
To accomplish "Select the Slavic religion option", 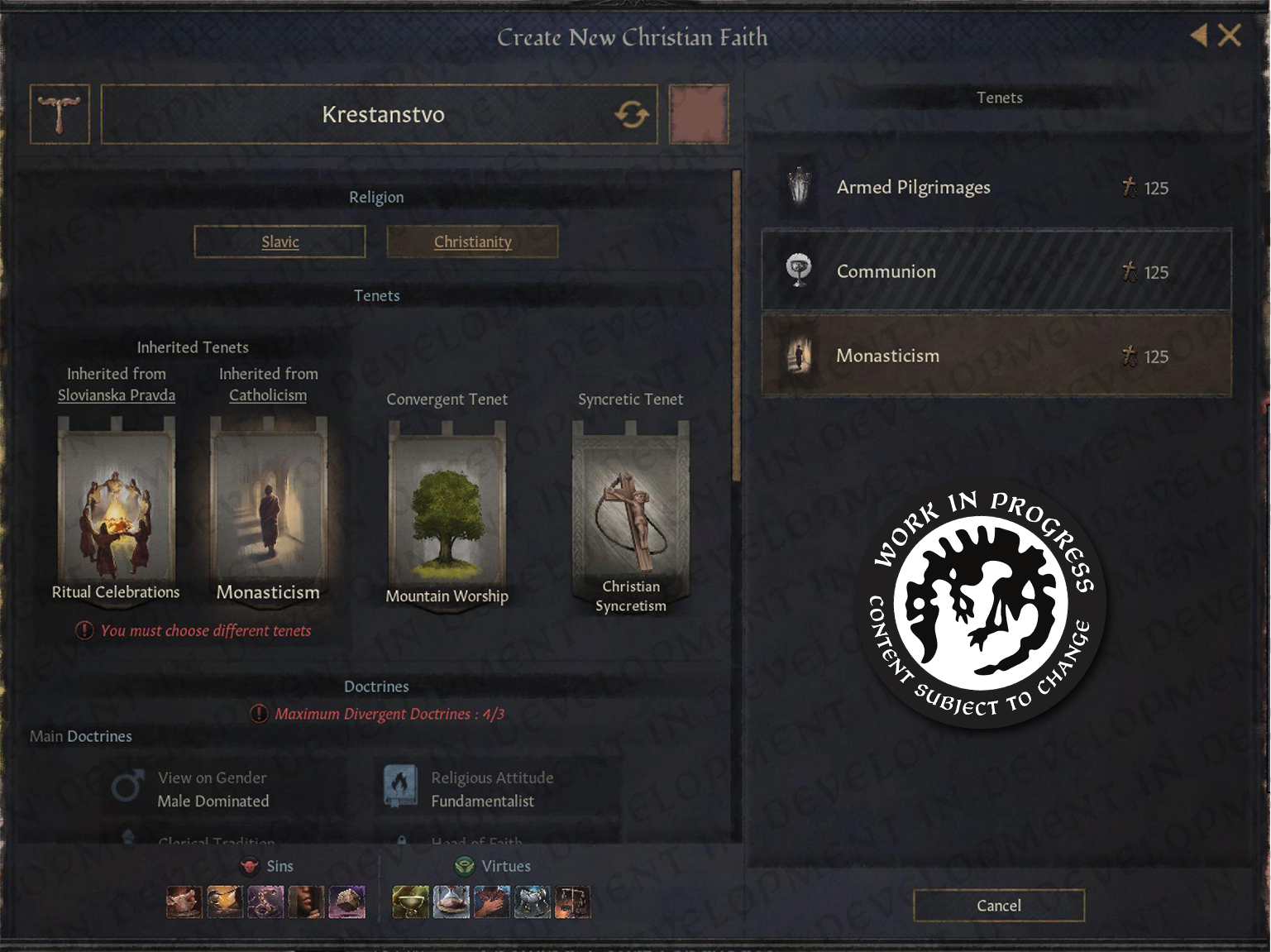I will [280, 242].
